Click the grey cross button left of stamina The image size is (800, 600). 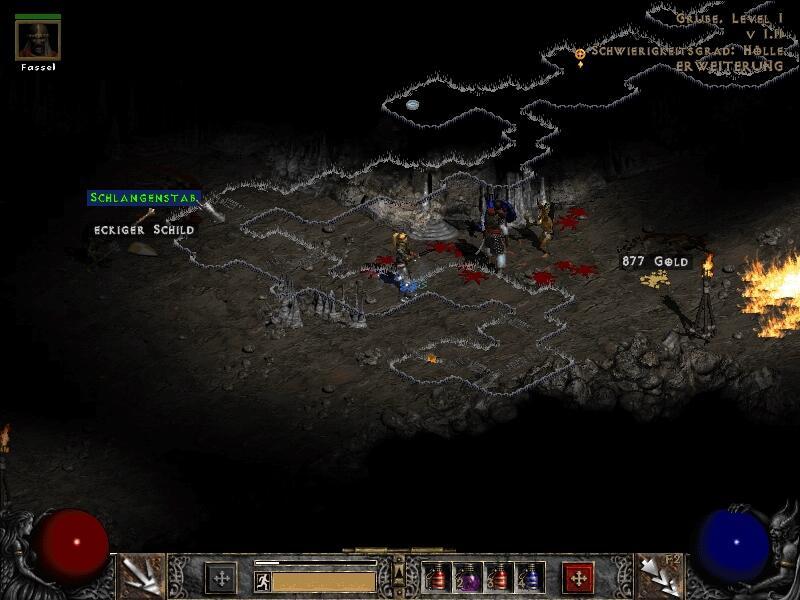[221, 578]
